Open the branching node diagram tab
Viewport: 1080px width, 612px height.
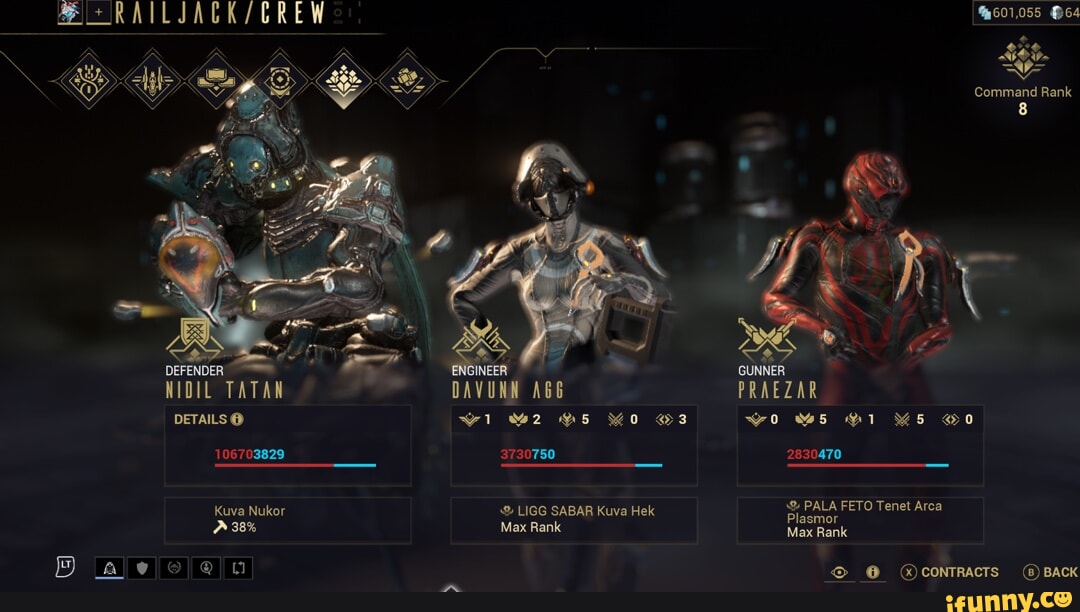tap(88, 79)
